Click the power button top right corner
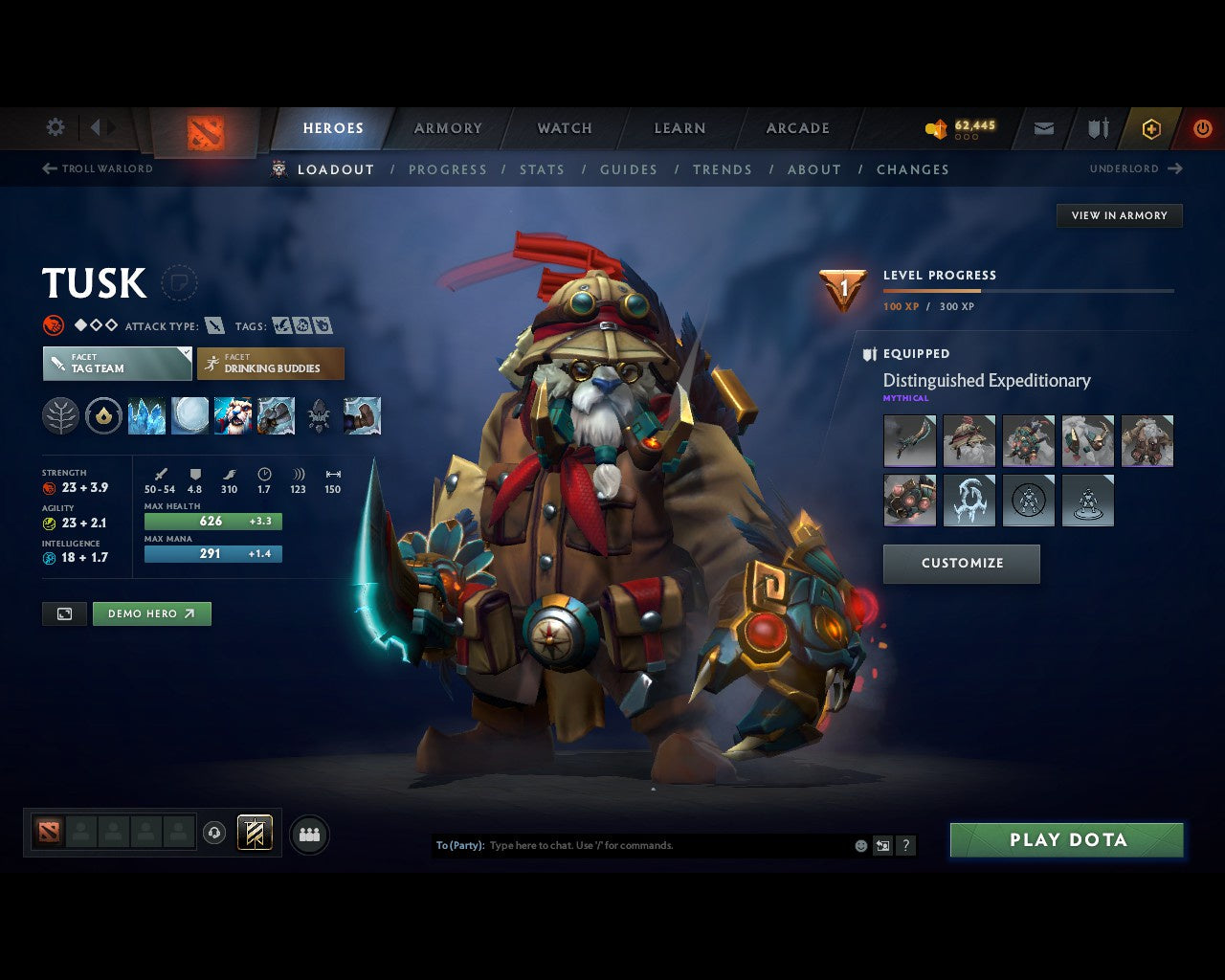The height and width of the screenshot is (980, 1225). (1203, 127)
